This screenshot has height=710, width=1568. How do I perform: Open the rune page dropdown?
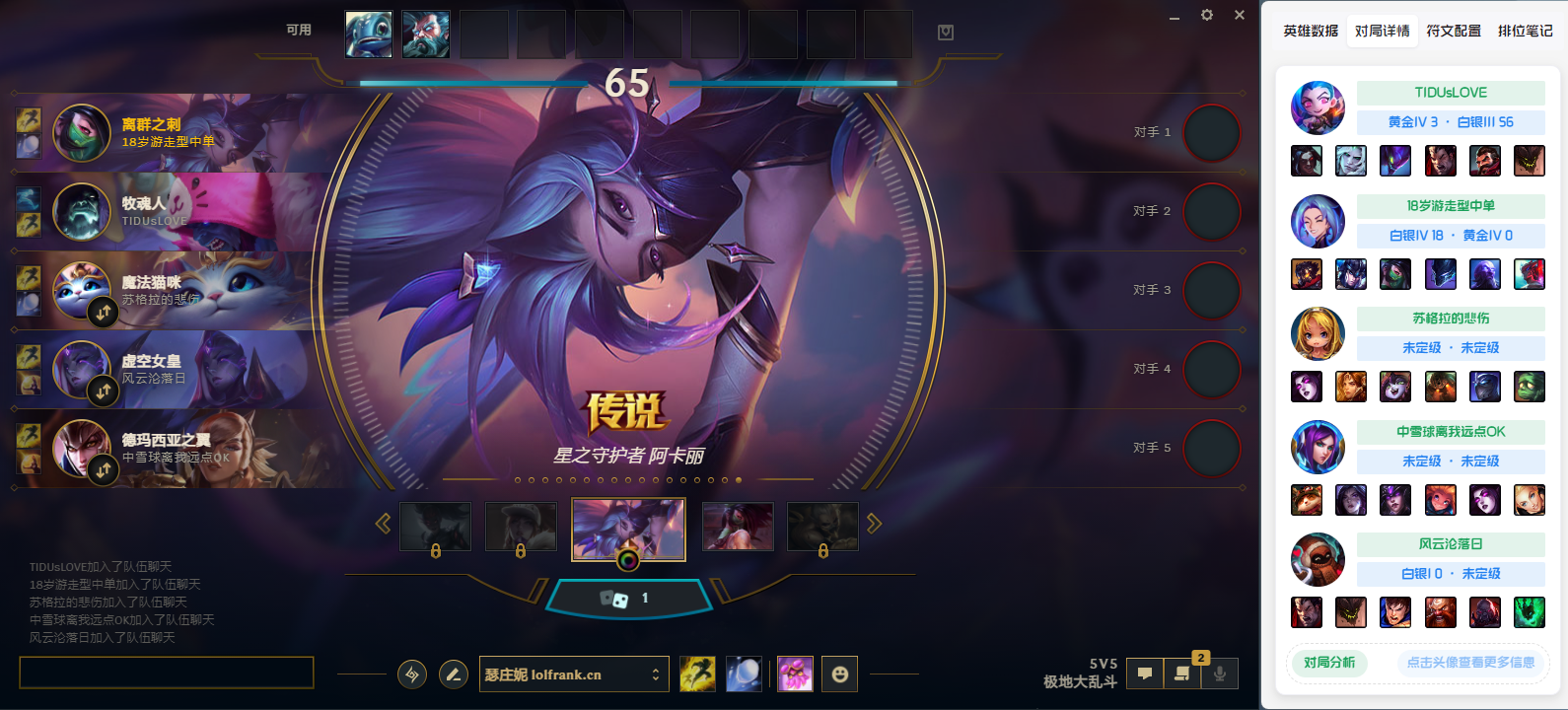click(x=655, y=674)
